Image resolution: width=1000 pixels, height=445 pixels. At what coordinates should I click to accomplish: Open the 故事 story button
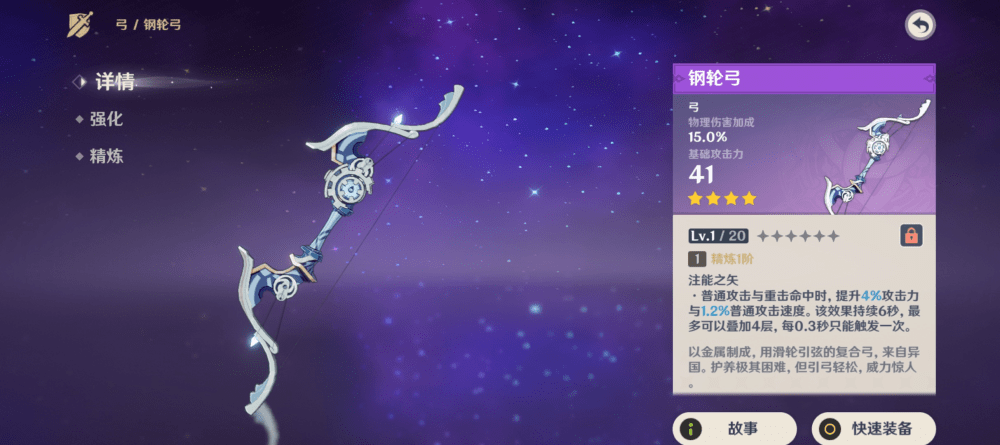click(735, 429)
